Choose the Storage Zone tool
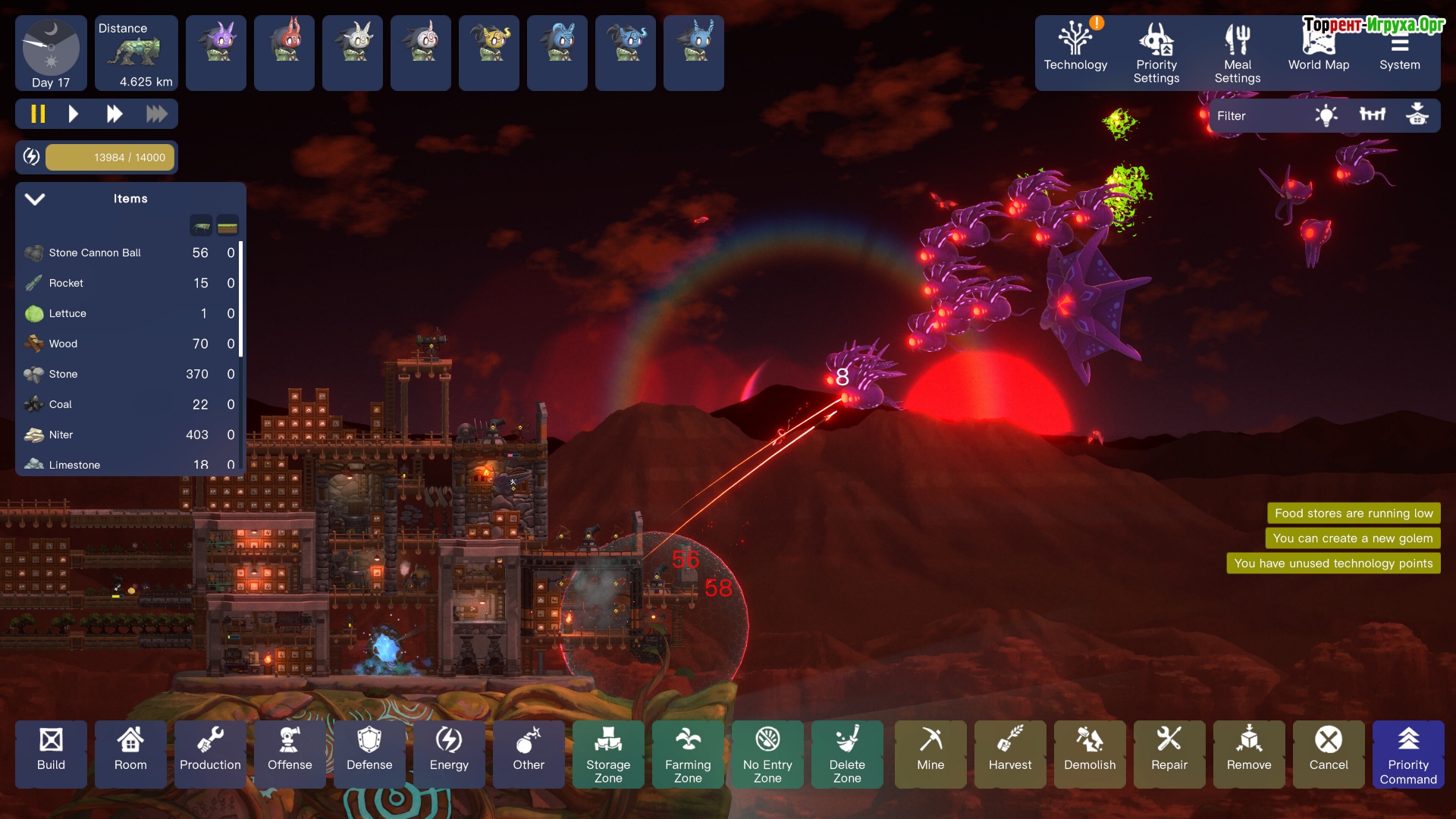 [608, 752]
